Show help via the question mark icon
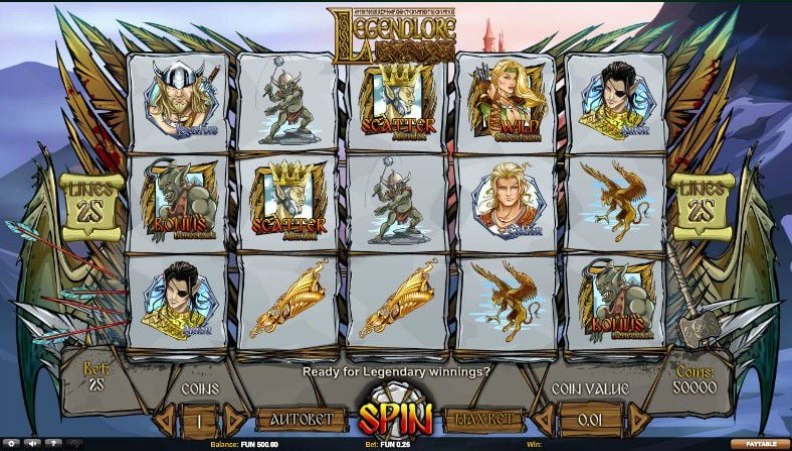The height and width of the screenshot is (451, 792). click(x=52, y=443)
